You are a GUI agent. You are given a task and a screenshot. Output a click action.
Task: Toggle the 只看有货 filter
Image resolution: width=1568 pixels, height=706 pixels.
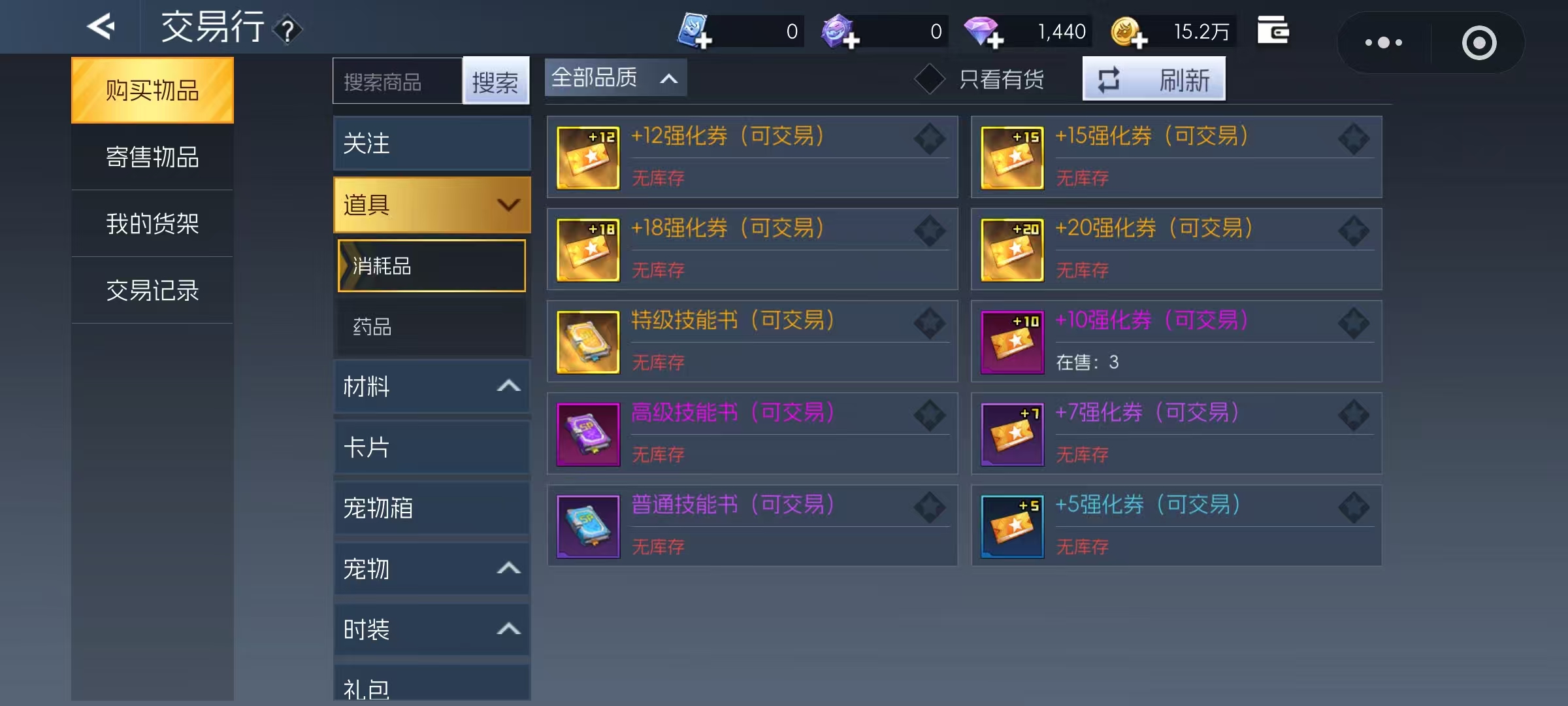pos(930,78)
